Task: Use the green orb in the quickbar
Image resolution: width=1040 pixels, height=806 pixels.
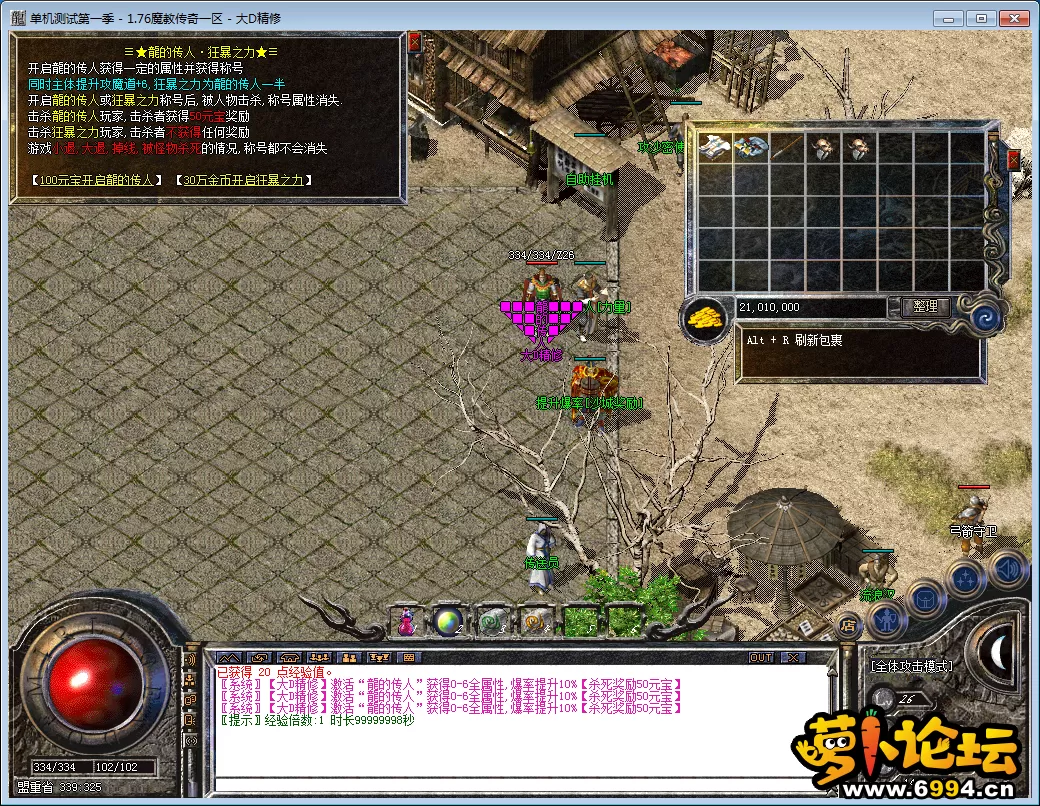Action: [x=447, y=621]
